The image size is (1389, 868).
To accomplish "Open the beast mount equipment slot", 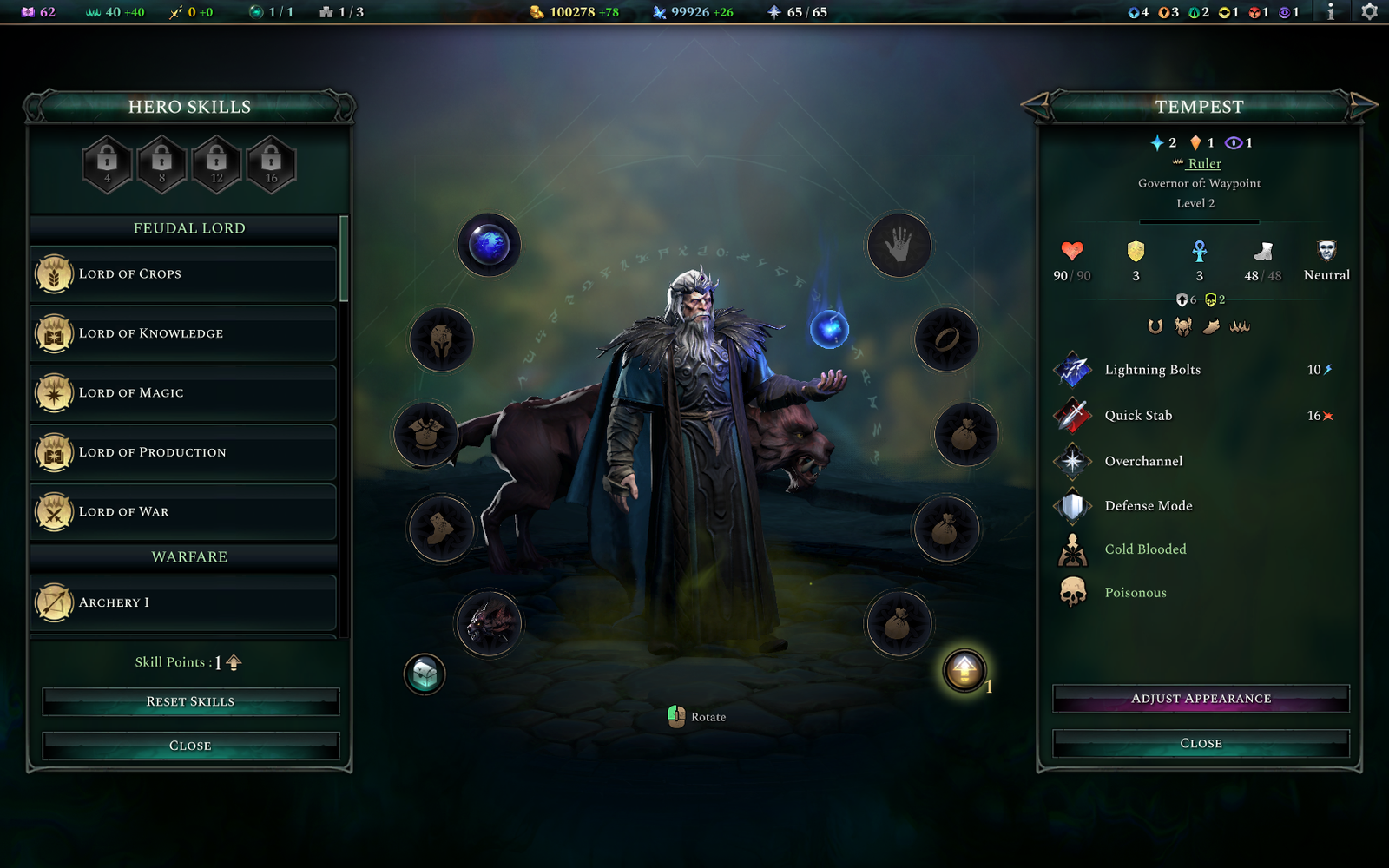I will click(x=489, y=623).
